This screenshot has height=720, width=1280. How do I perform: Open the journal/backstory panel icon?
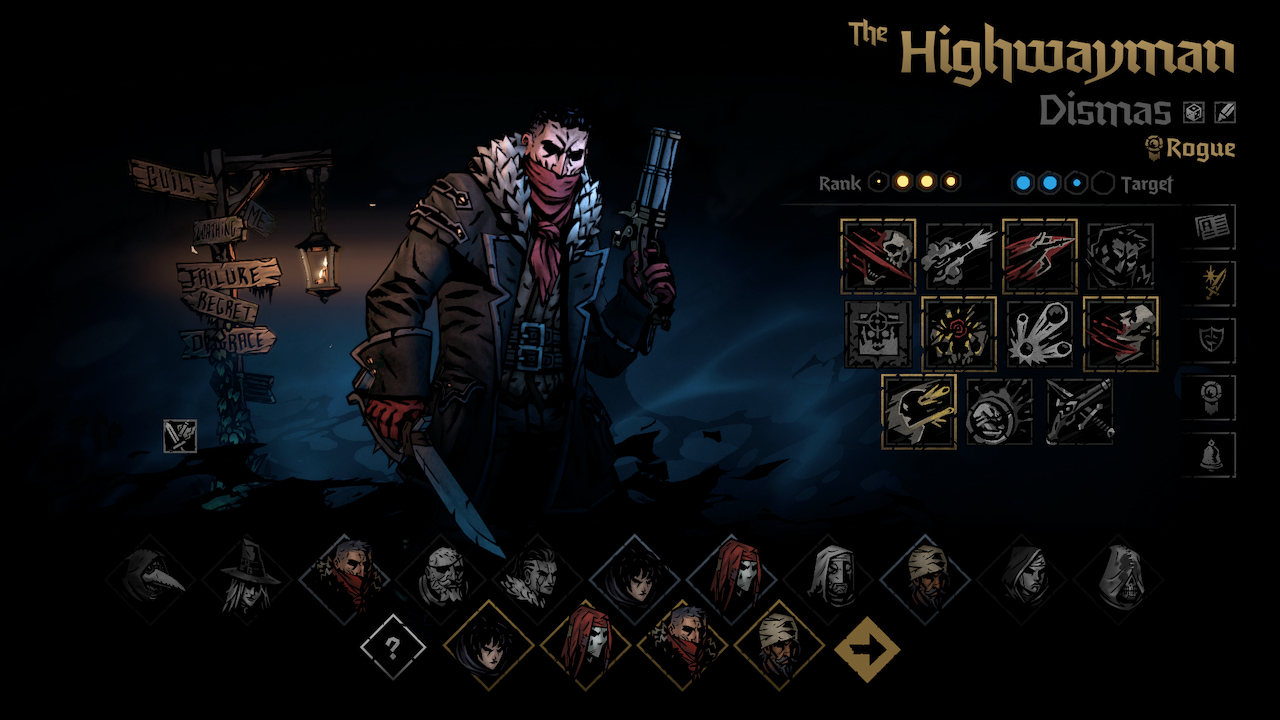point(1213,225)
